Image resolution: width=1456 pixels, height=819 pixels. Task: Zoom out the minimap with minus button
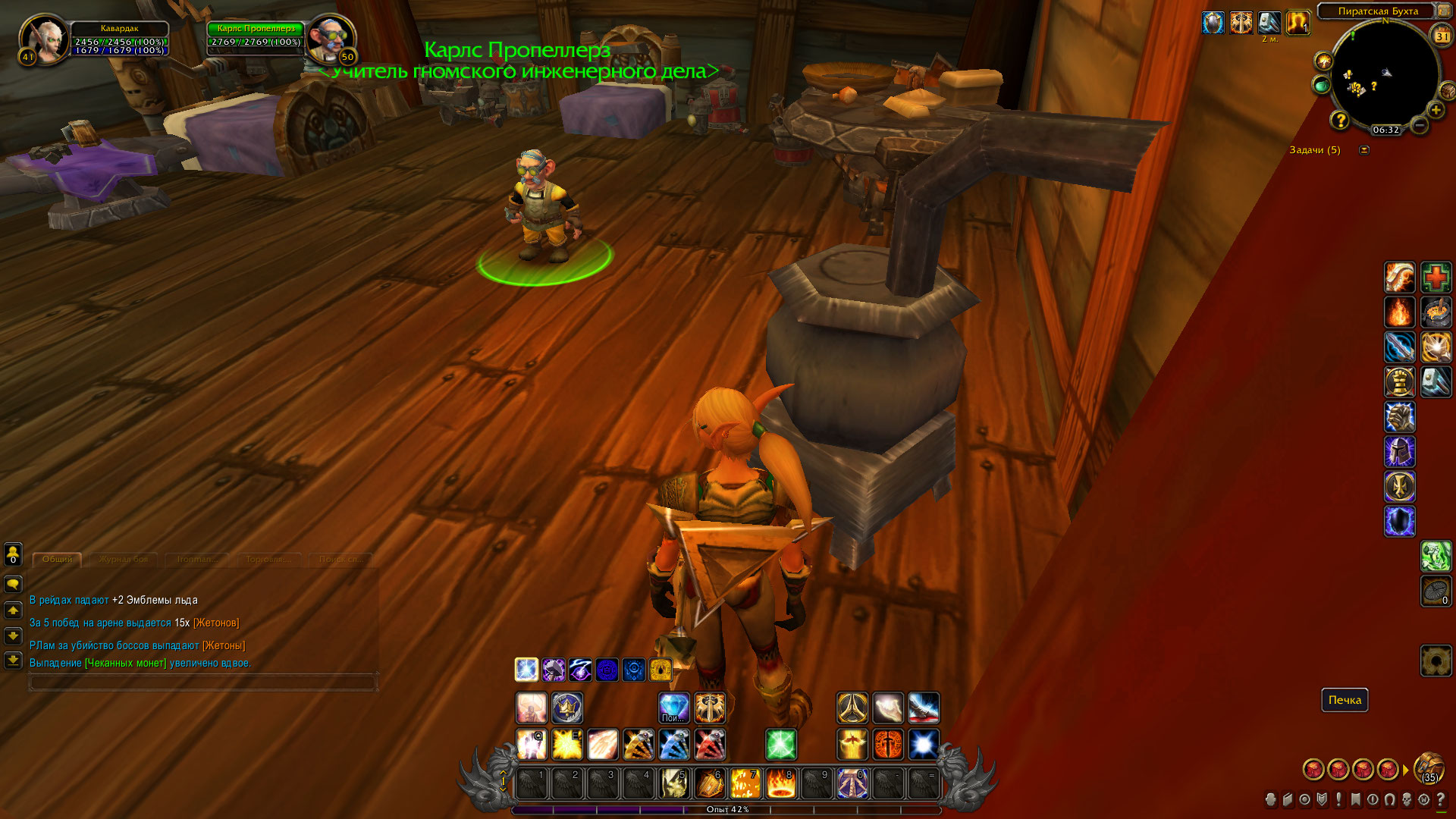1420,124
